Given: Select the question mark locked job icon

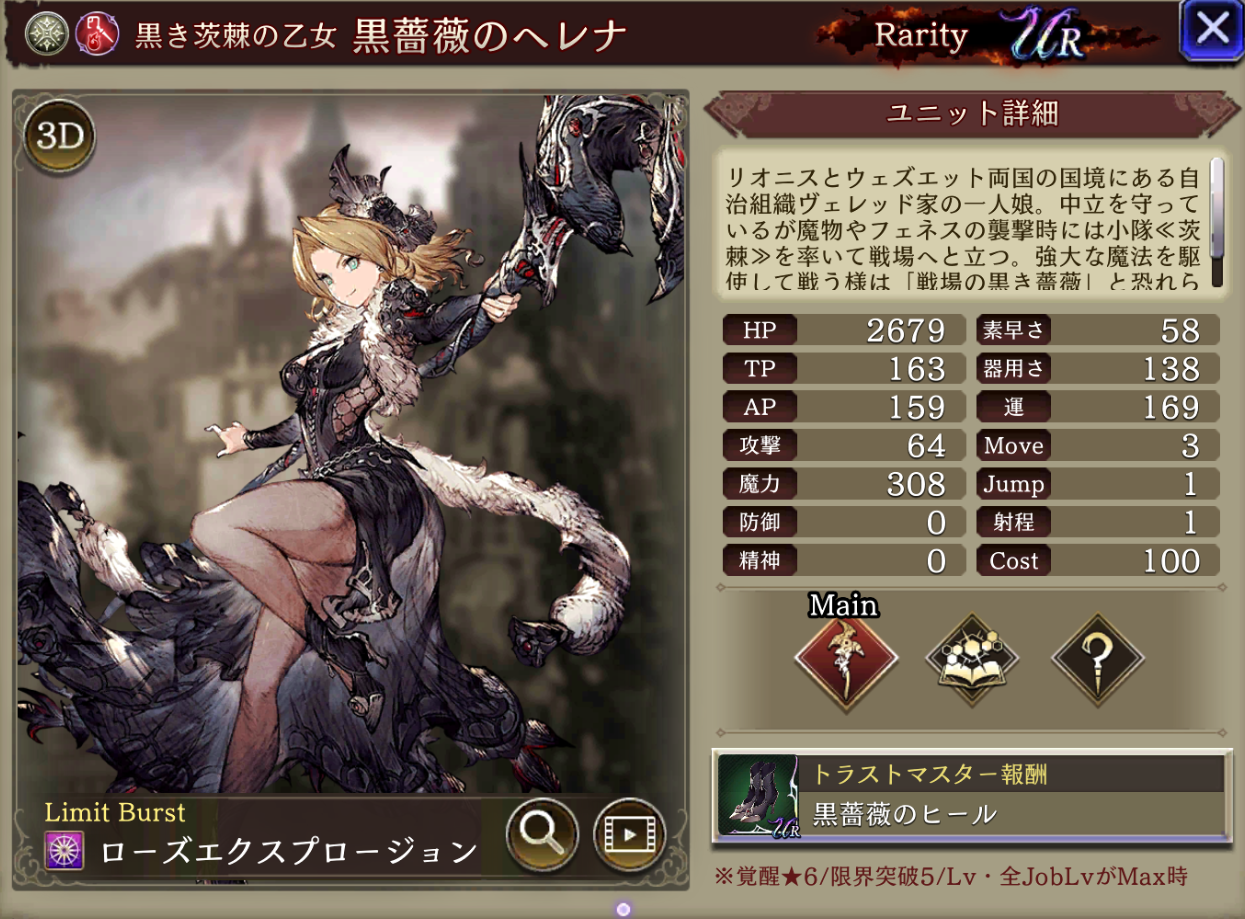Looking at the screenshot, I should tap(1098, 660).
